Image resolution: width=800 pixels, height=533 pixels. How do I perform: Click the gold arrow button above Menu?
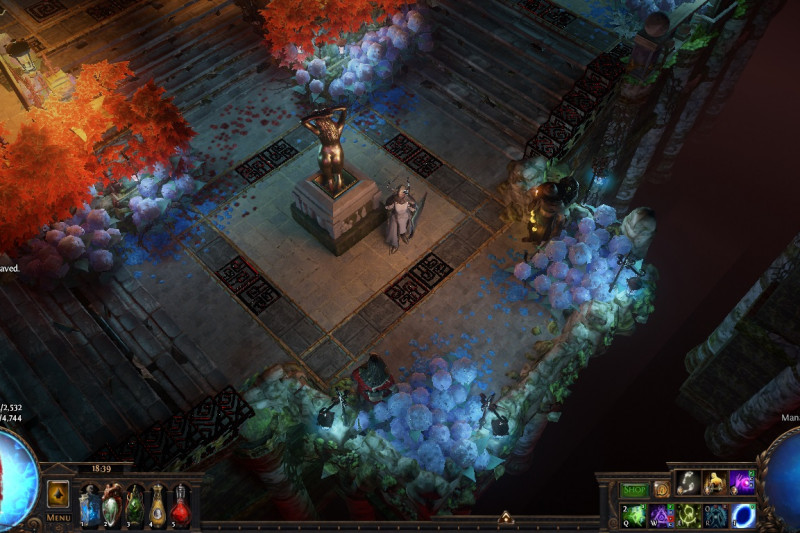pyautogui.click(x=58, y=494)
